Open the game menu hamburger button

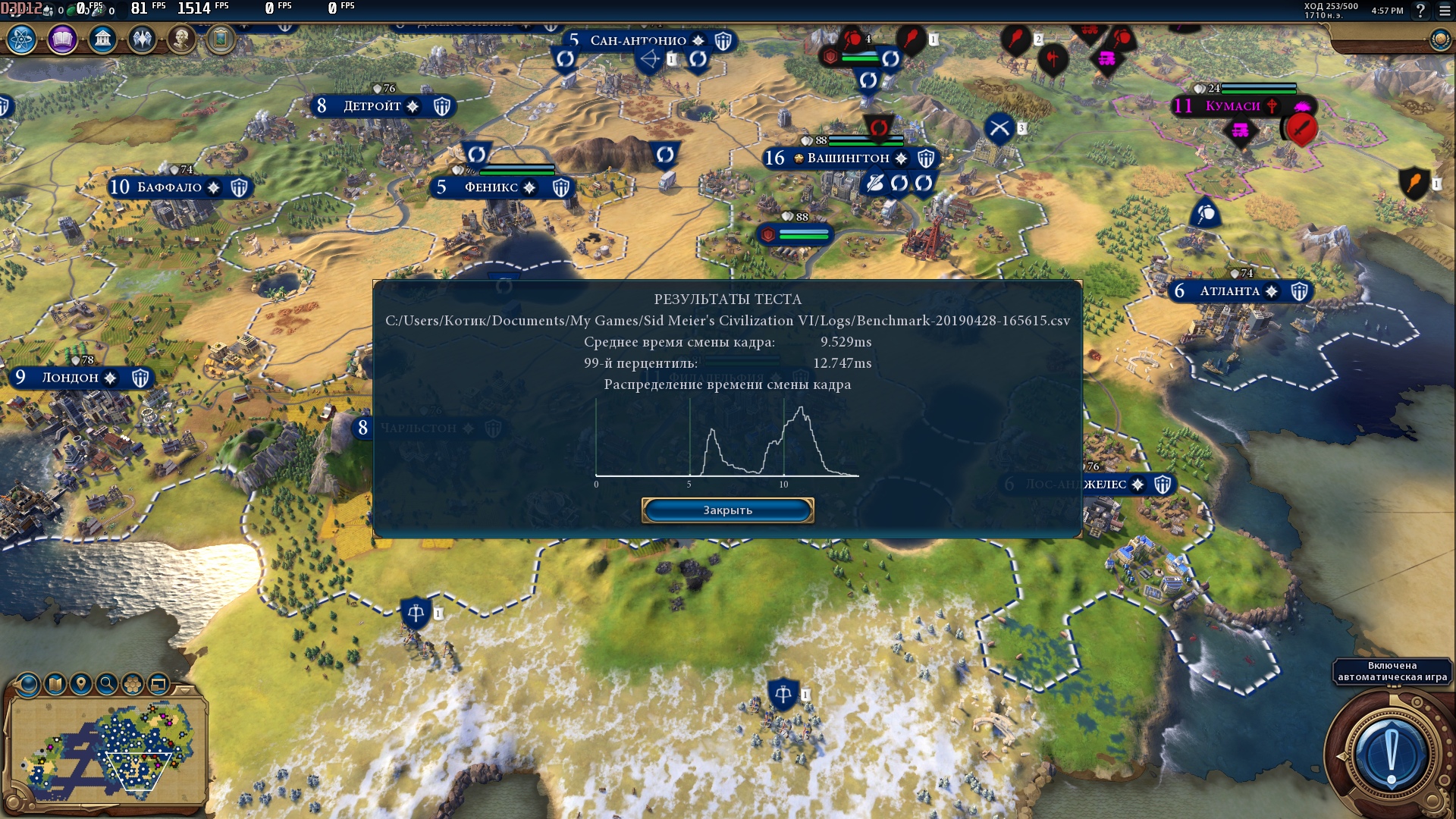point(1445,11)
